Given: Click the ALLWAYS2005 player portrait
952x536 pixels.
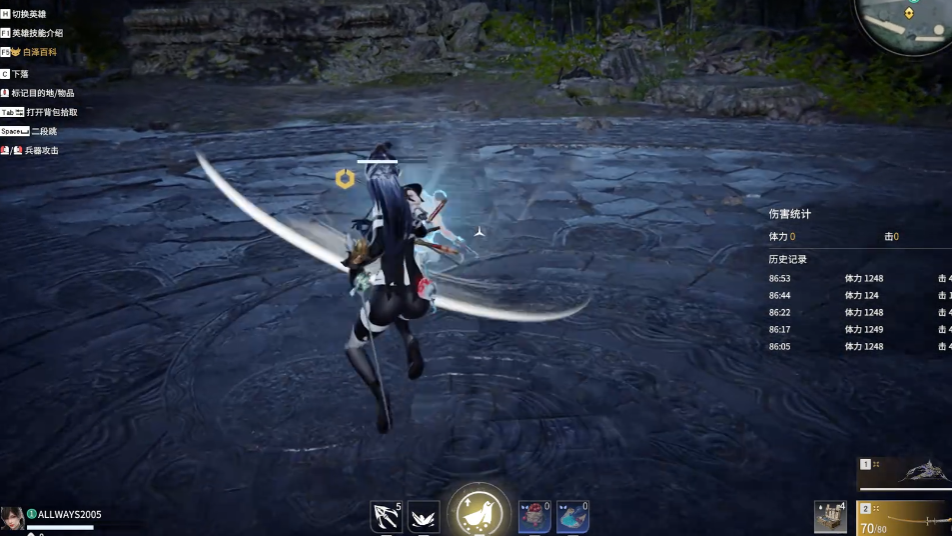Looking at the screenshot, I should point(13,518).
